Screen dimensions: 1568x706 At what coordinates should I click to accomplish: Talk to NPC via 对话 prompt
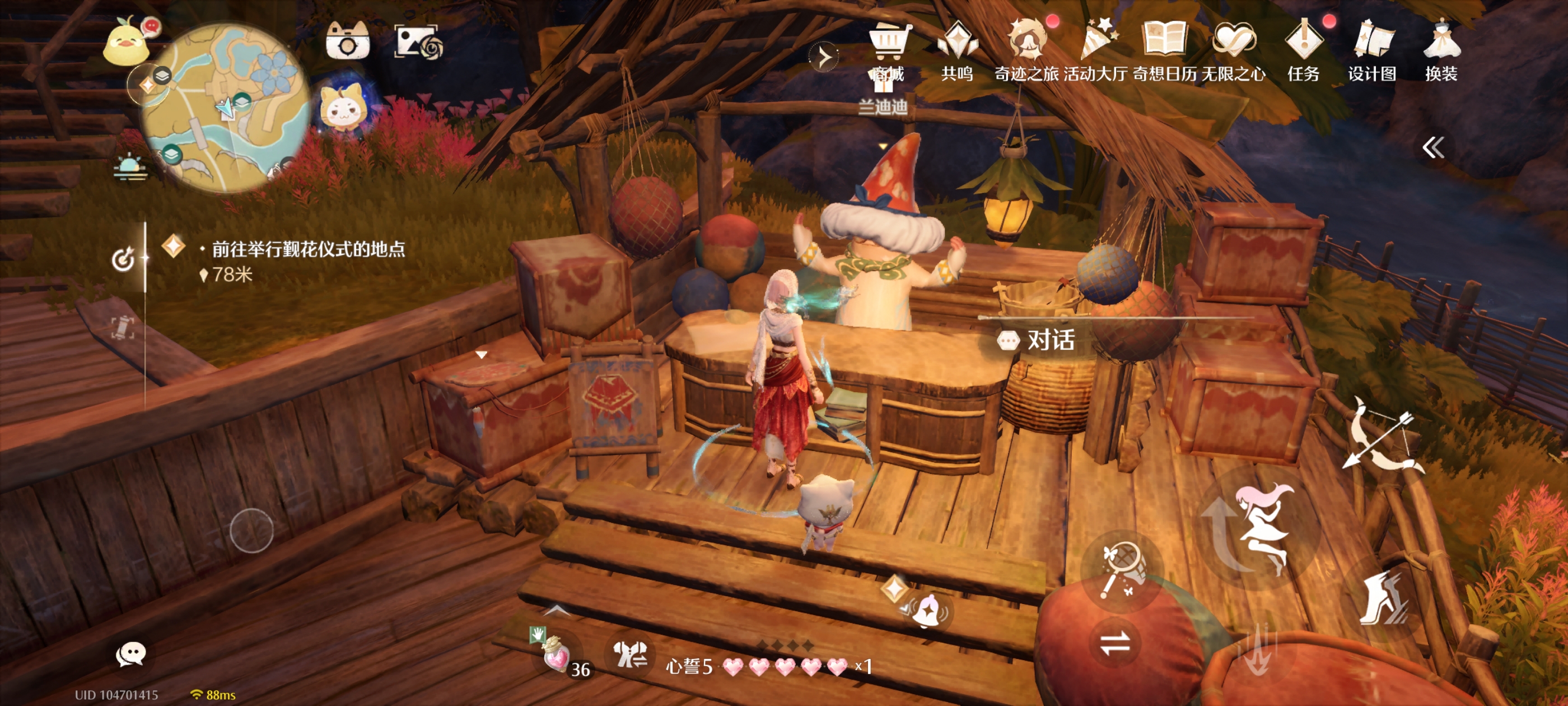coord(1037,340)
